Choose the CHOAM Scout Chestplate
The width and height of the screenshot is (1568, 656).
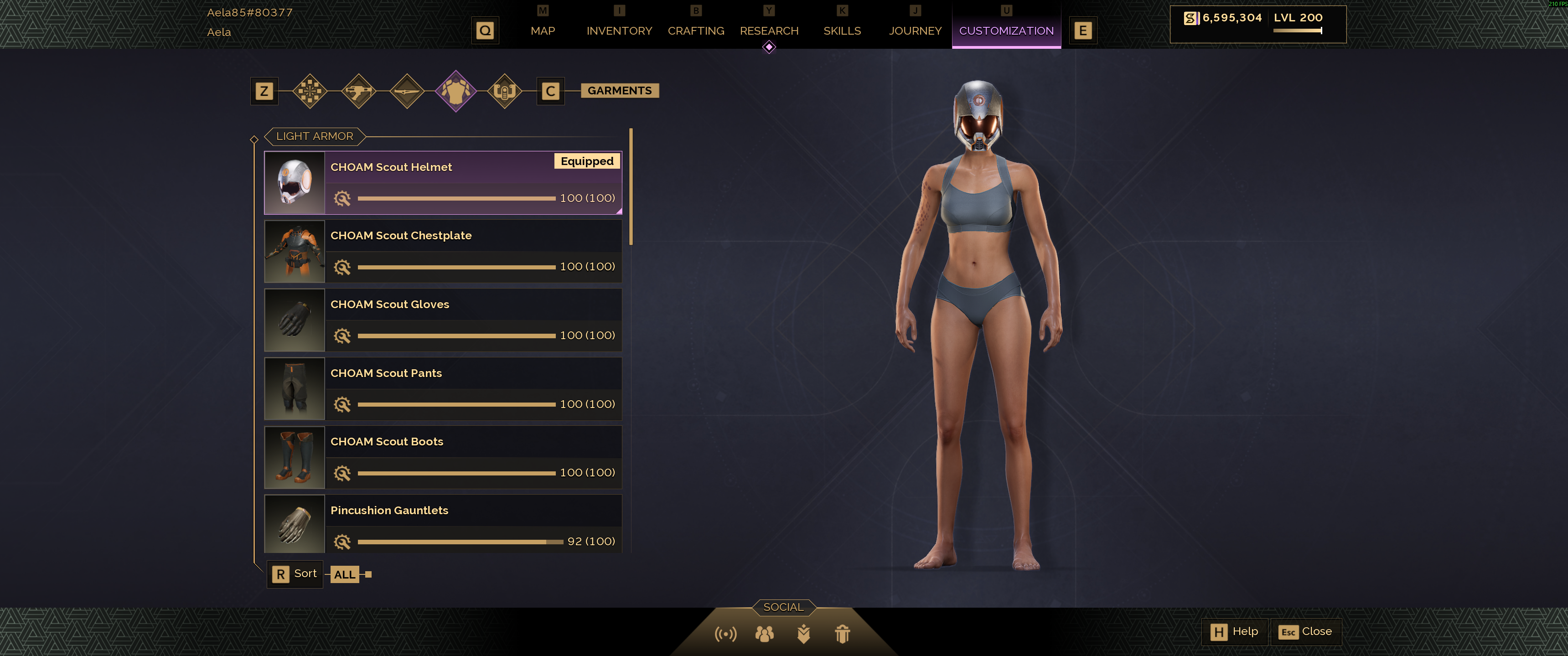click(x=443, y=251)
